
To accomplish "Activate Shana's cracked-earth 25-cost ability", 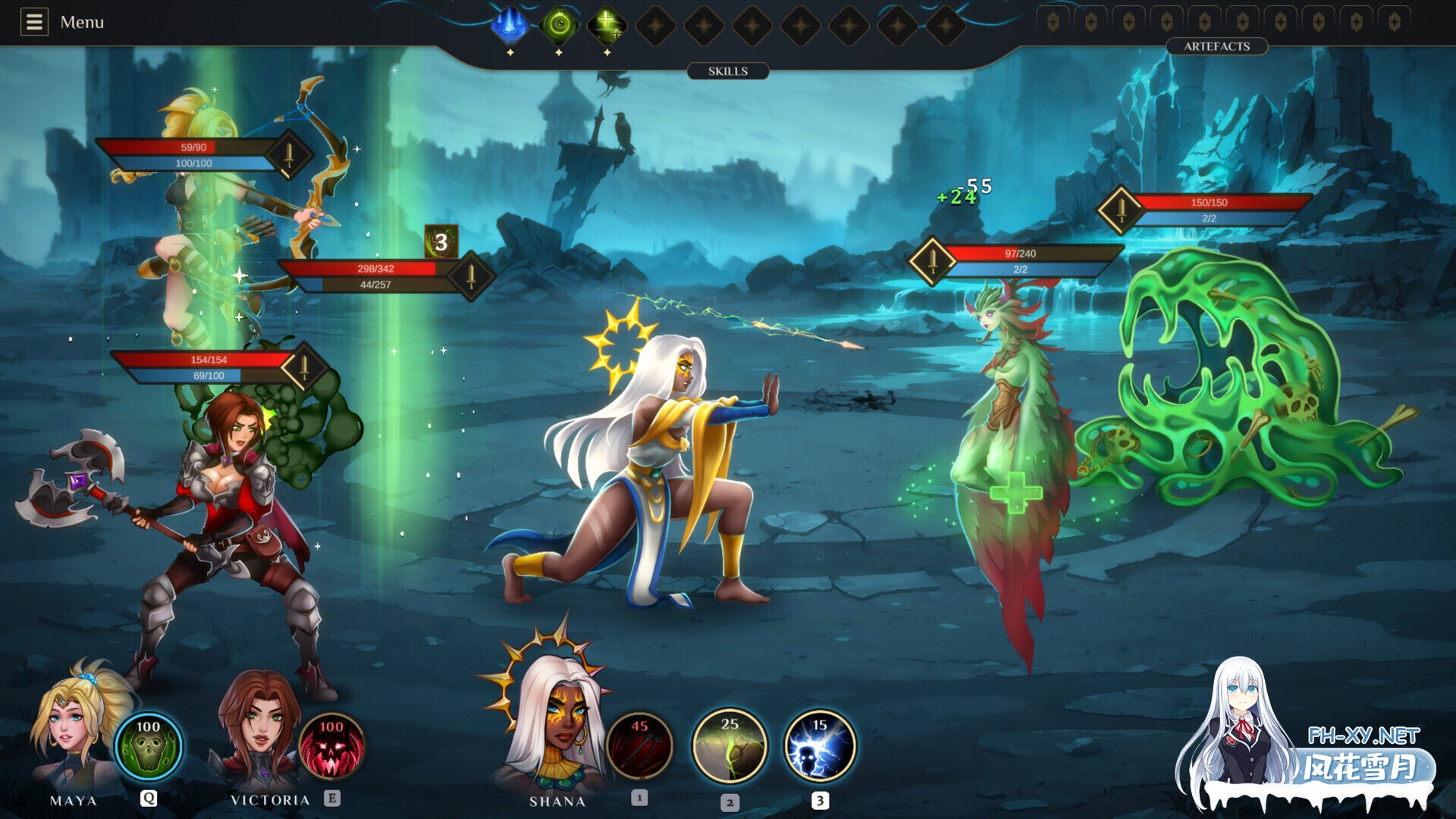I will click(x=730, y=747).
